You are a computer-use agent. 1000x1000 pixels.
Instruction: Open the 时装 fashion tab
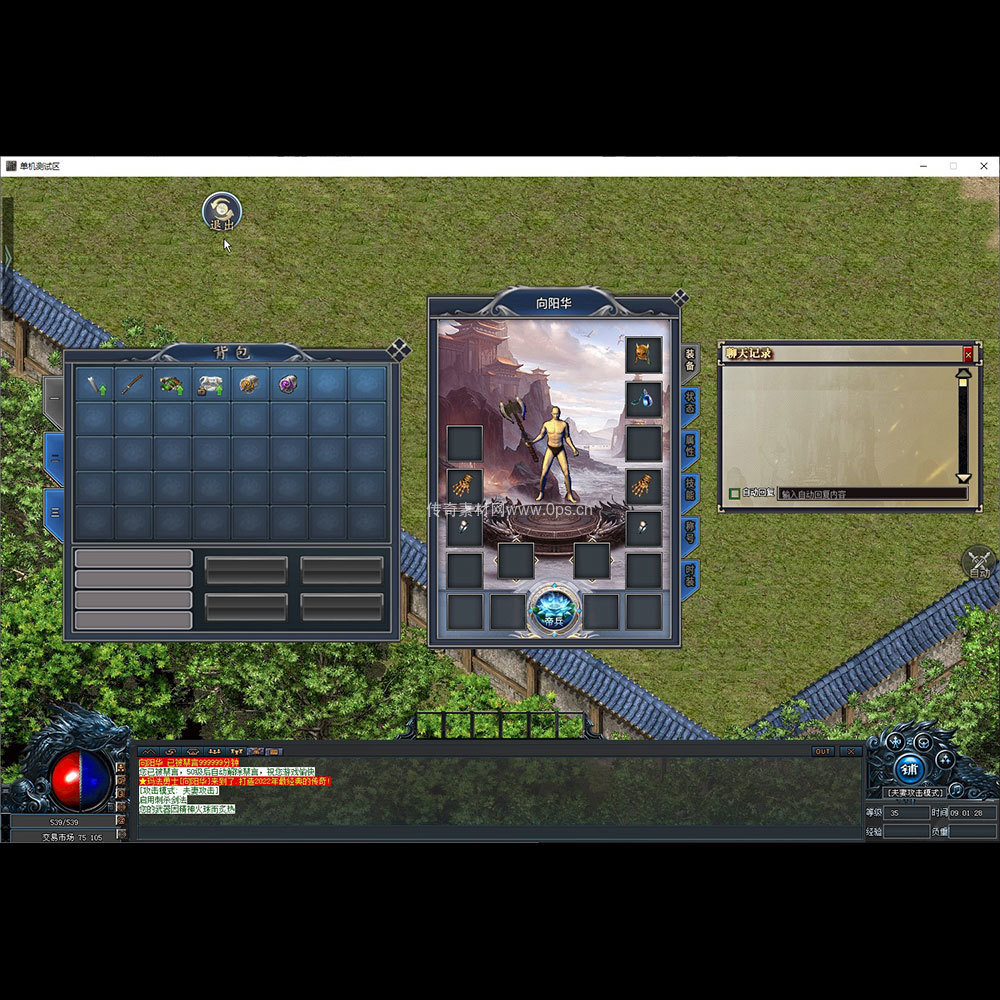click(x=690, y=574)
